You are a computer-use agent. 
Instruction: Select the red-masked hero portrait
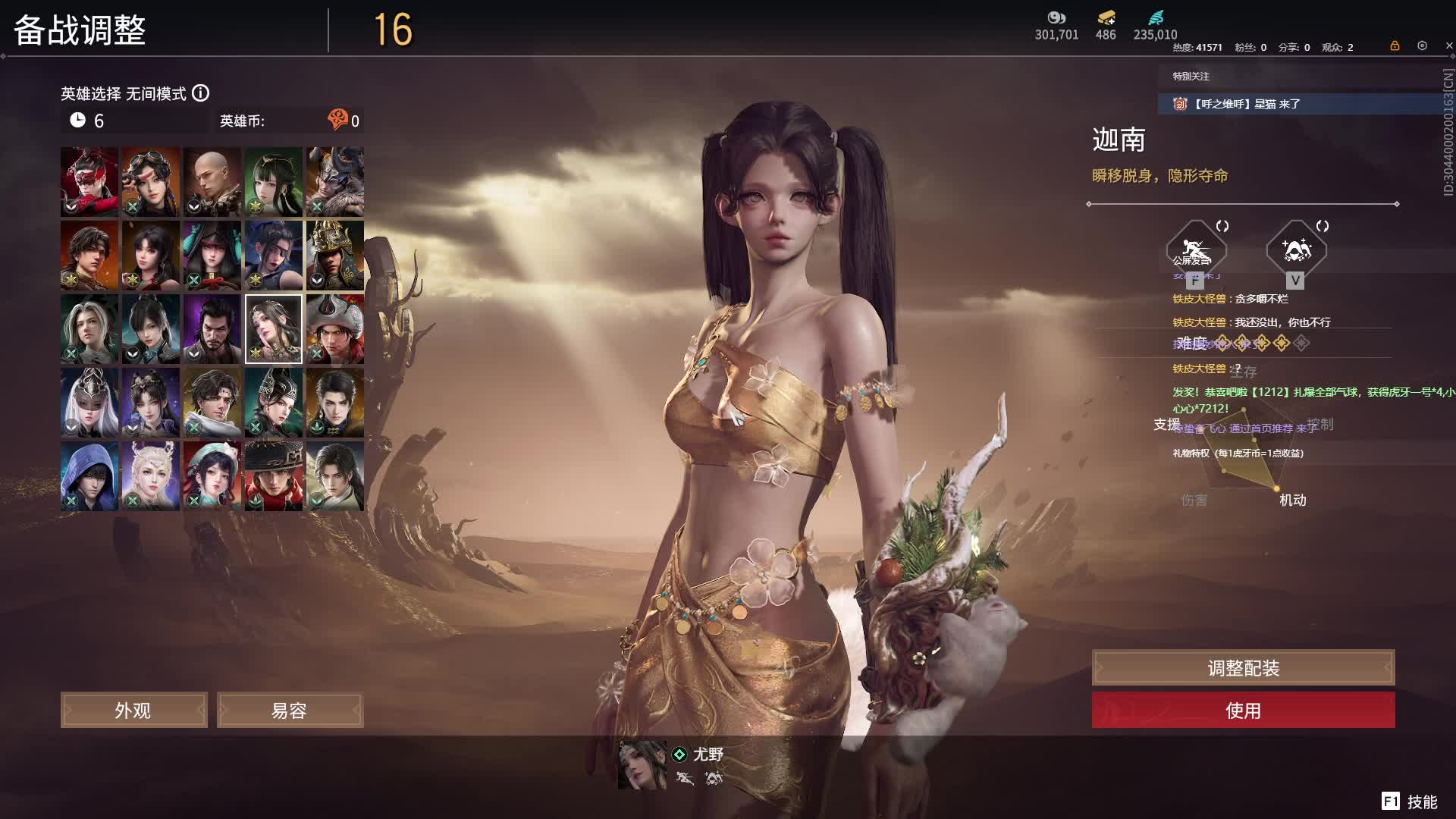click(x=89, y=182)
